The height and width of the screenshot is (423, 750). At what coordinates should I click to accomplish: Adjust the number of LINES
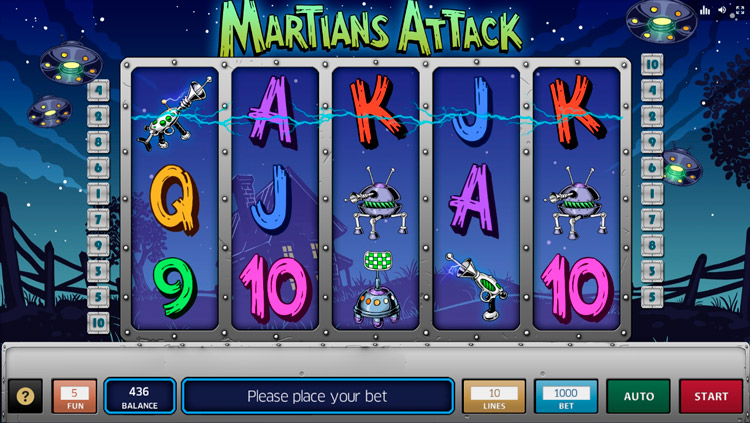click(494, 396)
